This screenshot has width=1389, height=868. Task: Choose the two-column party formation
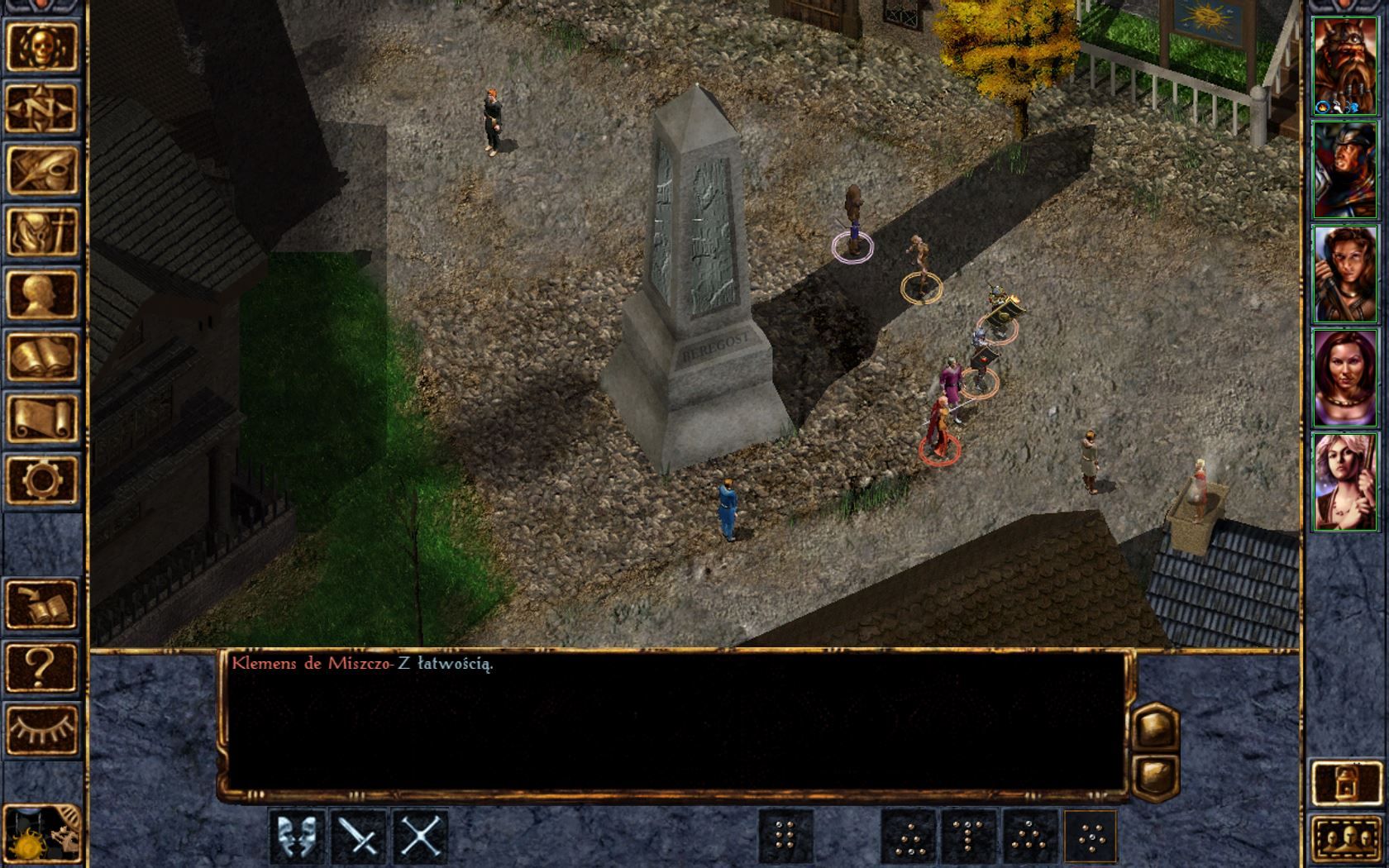[x=785, y=837]
